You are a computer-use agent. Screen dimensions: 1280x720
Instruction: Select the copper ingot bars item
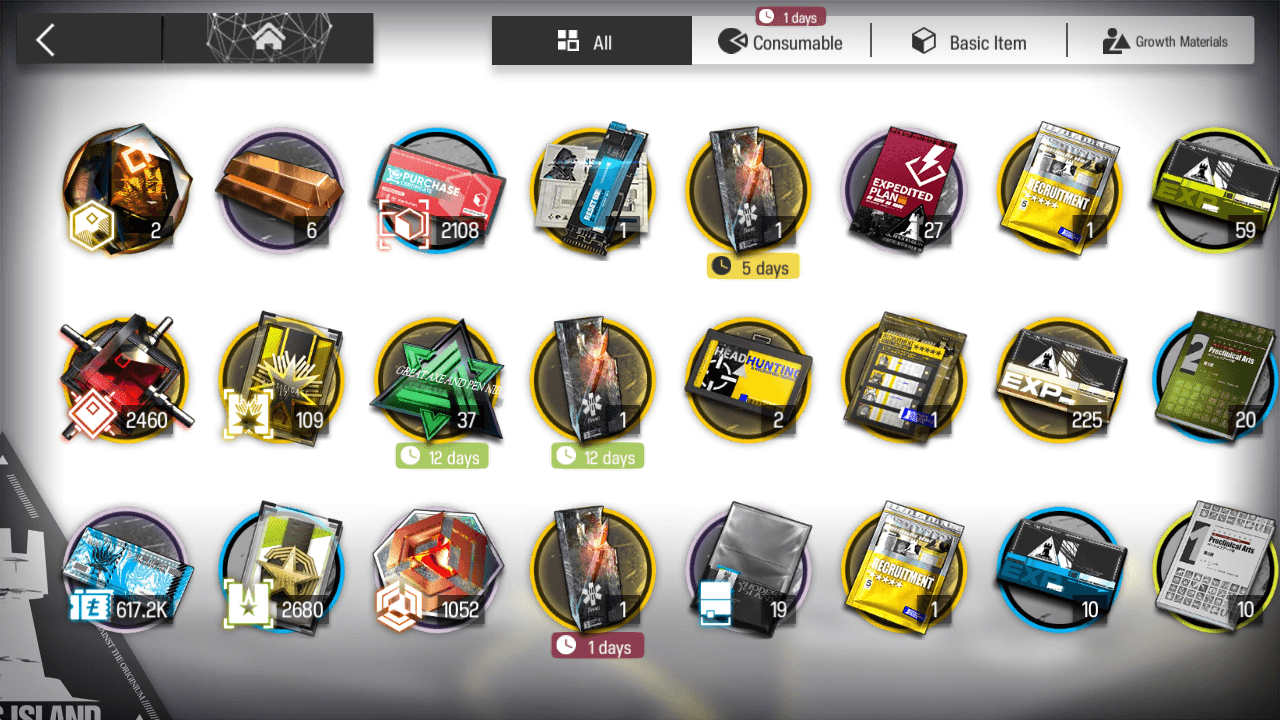pyautogui.click(x=280, y=190)
